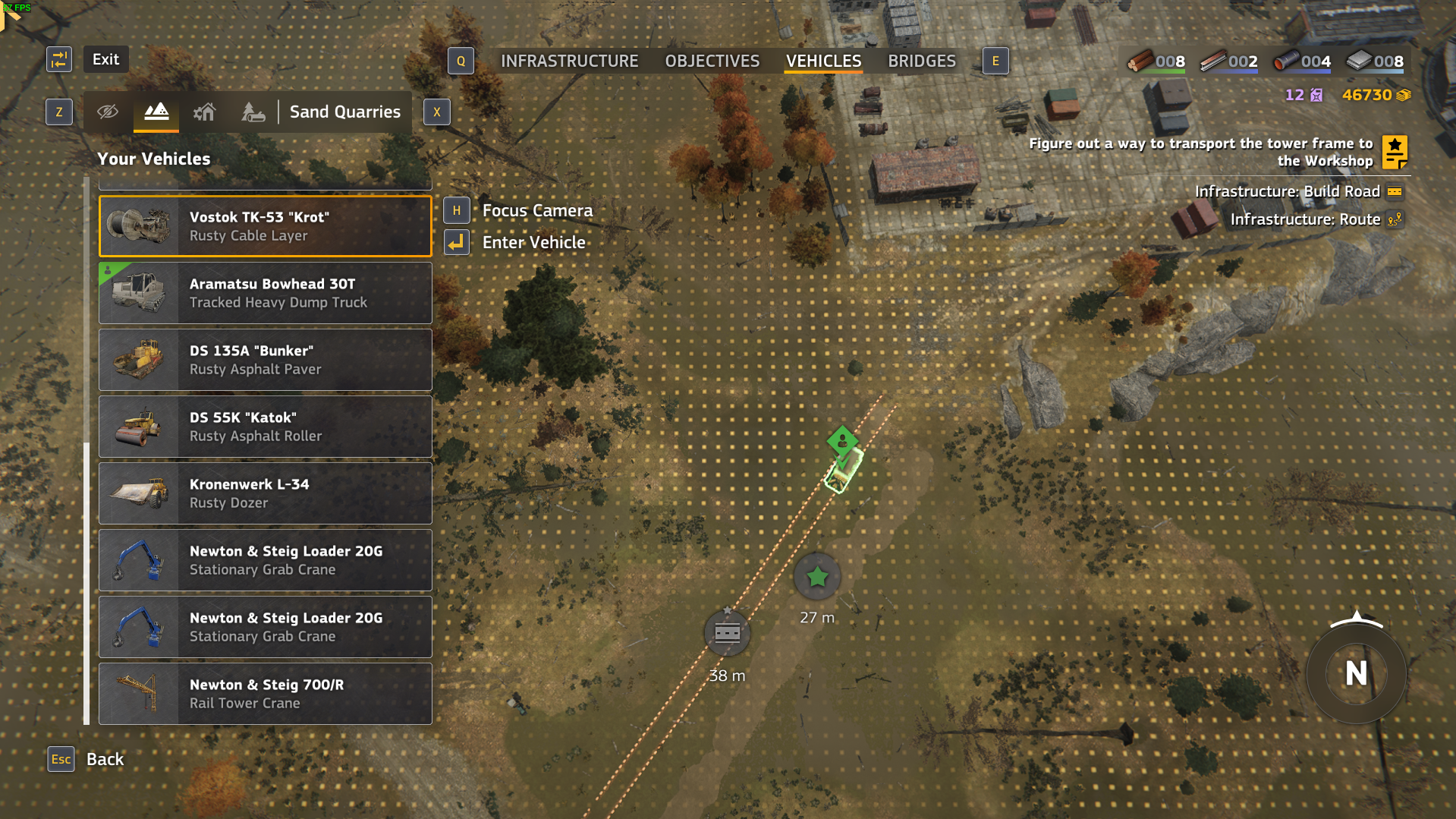Select the Sand Quarries map filter icon
The image size is (1456, 819).
[156, 112]
